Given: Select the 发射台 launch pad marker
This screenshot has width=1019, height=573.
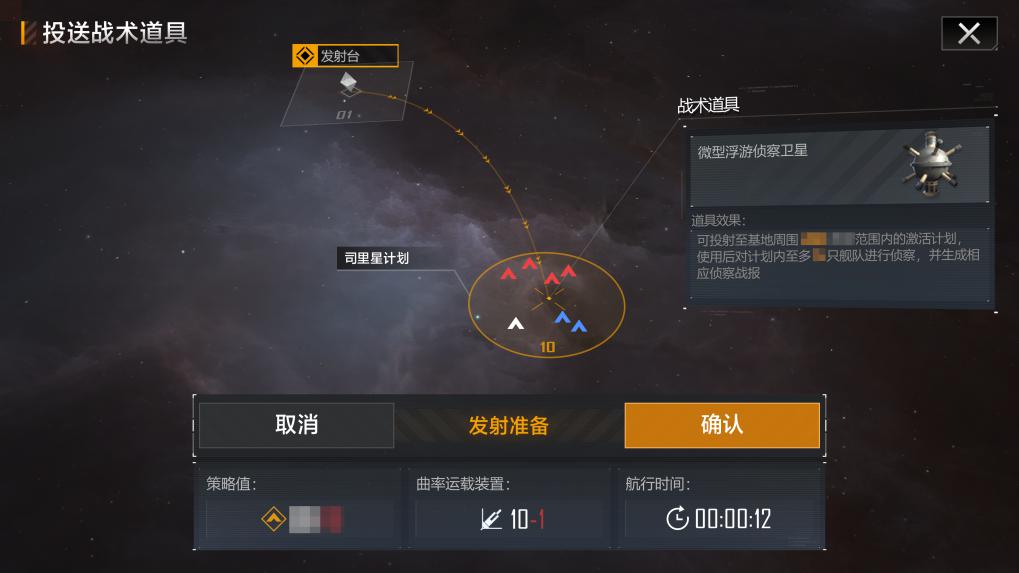Looking at the screenshot, I should pyautogui.click(x=345, y=57).
